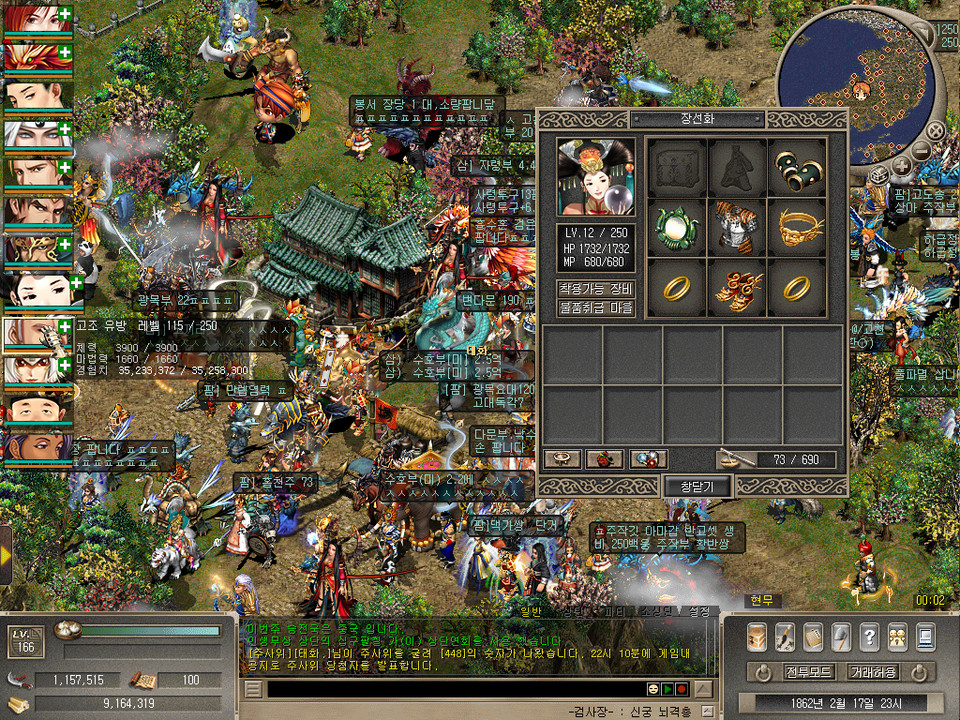Select the tiger-striped armor slot
Screen dimensions: 960x720
tap(737, 227)
